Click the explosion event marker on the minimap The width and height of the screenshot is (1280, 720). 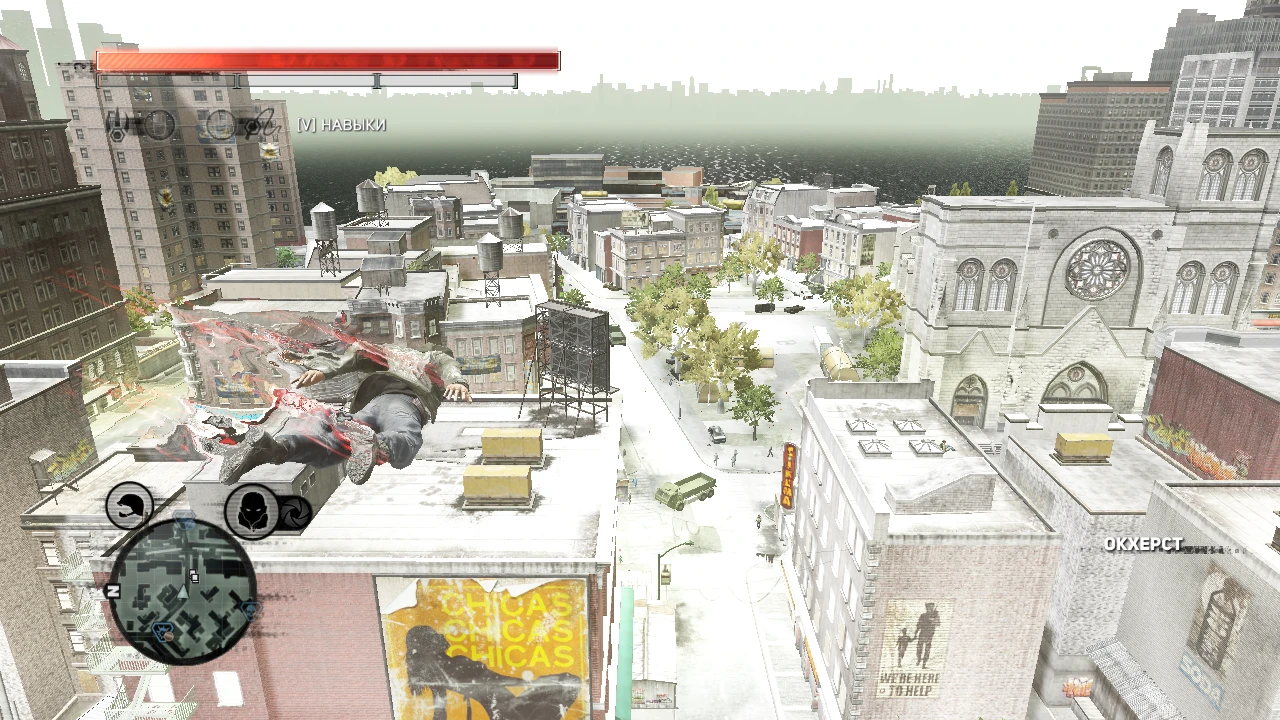tap(162, 630)
